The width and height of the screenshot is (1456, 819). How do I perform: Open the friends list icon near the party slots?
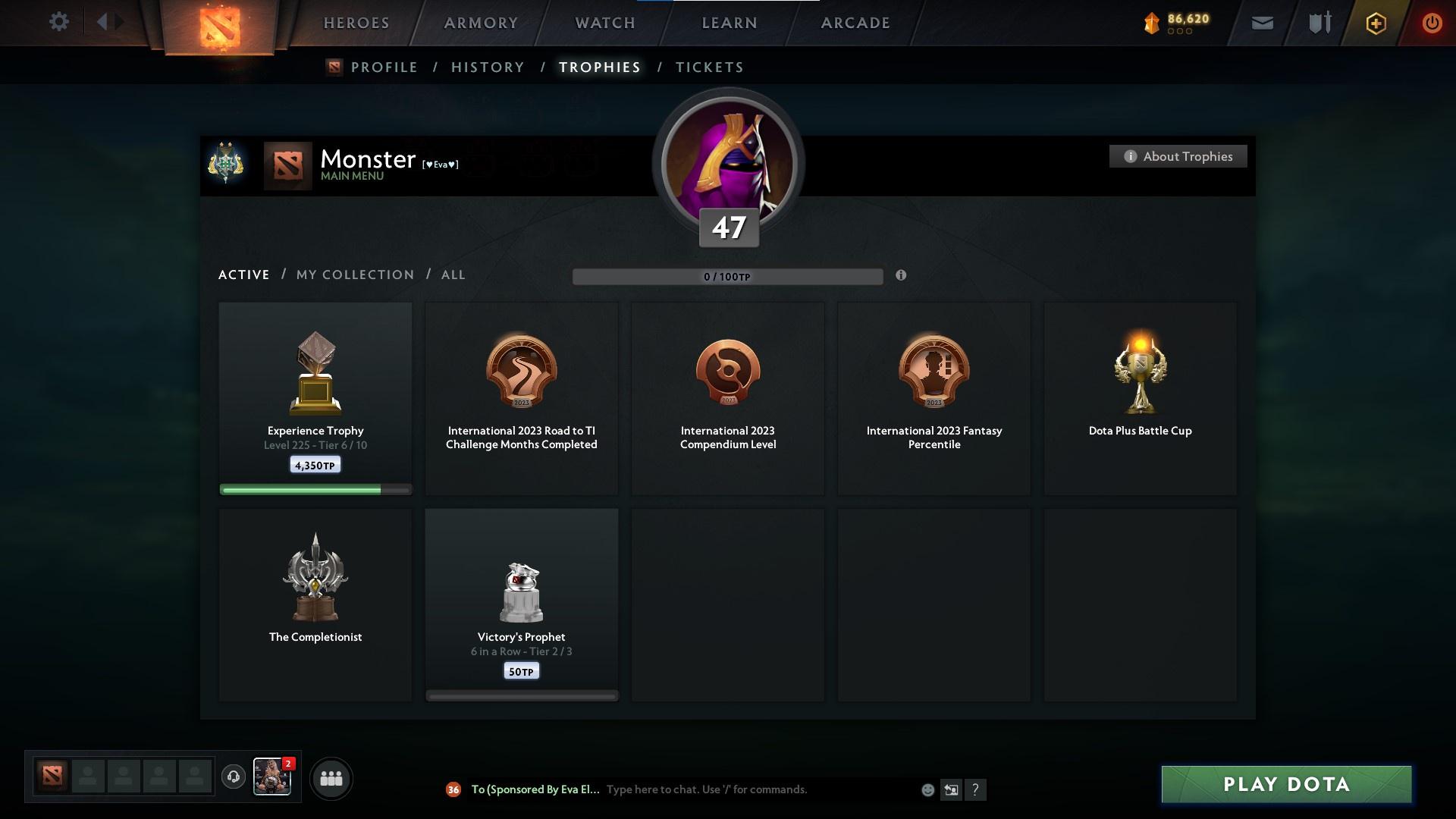330,778
